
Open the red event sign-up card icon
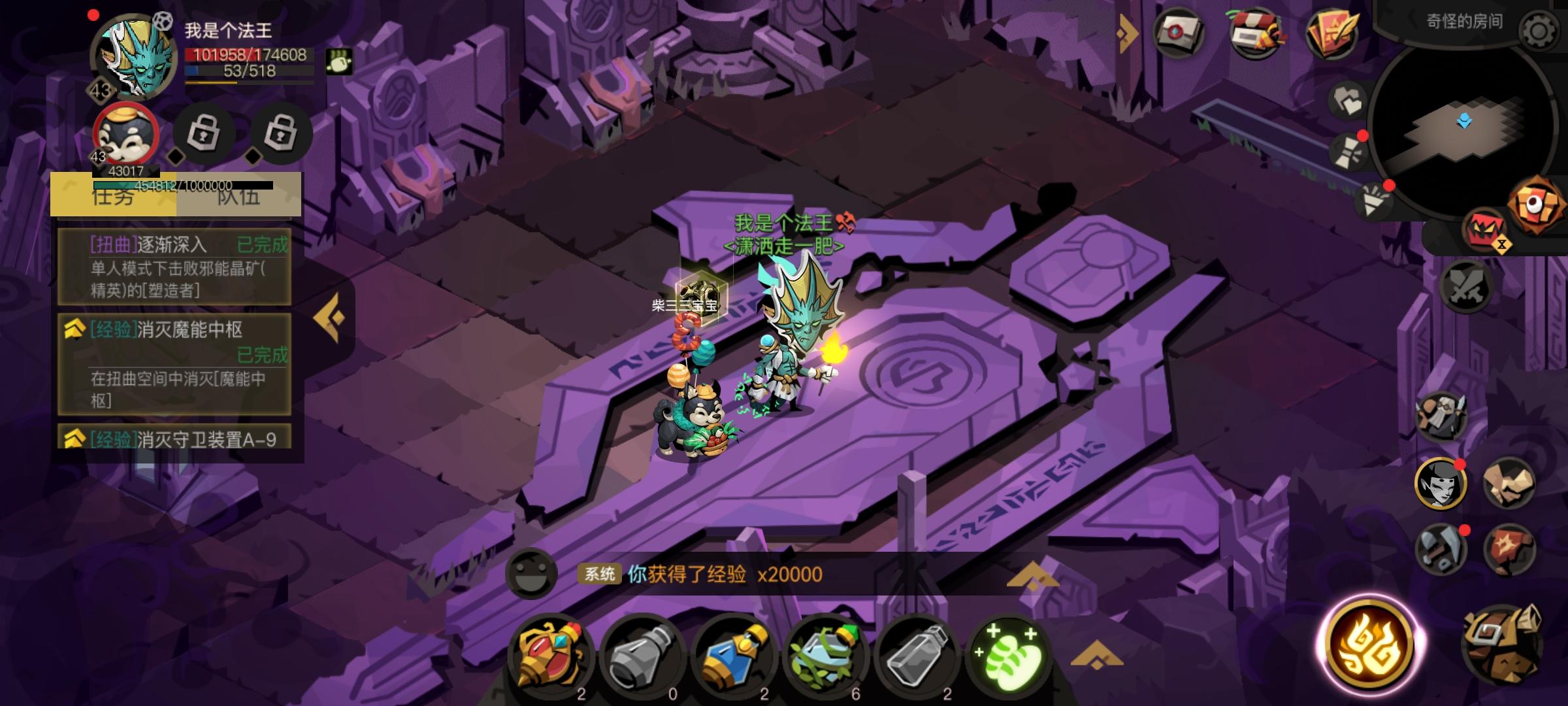pos(1333,33)
